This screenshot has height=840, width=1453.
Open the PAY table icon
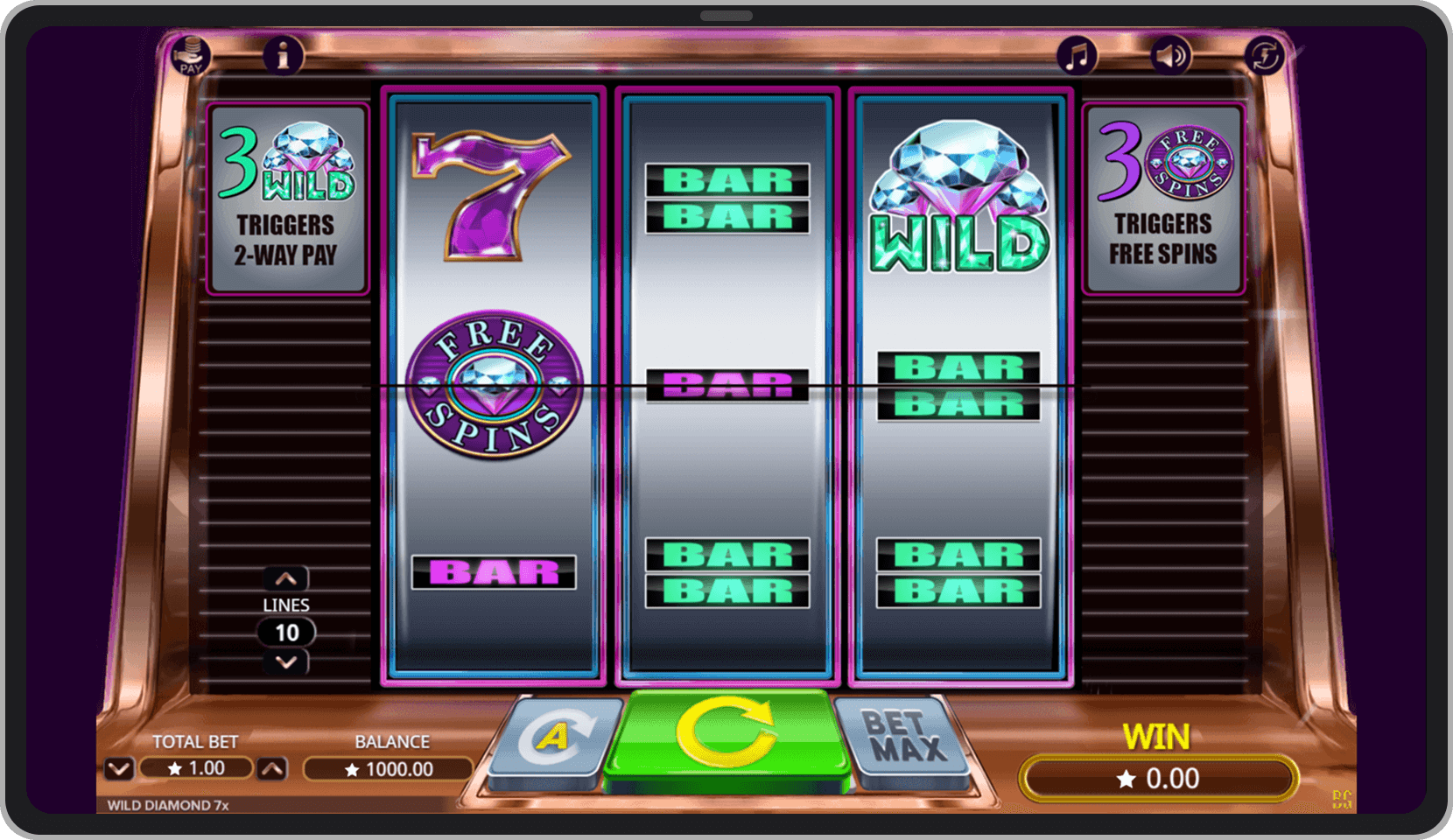[191, 54]
